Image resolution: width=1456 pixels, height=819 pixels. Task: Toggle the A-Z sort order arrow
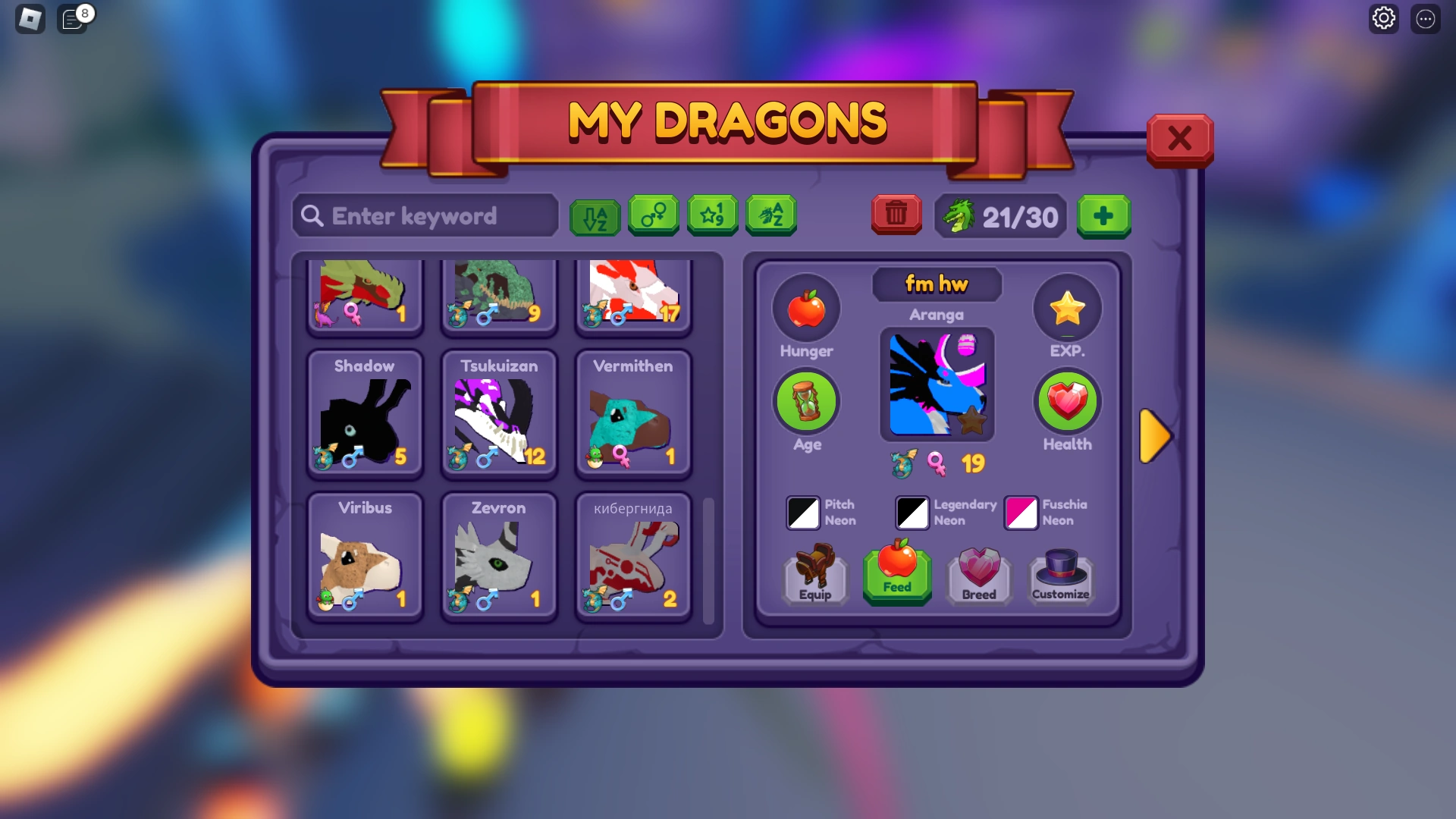tap(595, 215)
